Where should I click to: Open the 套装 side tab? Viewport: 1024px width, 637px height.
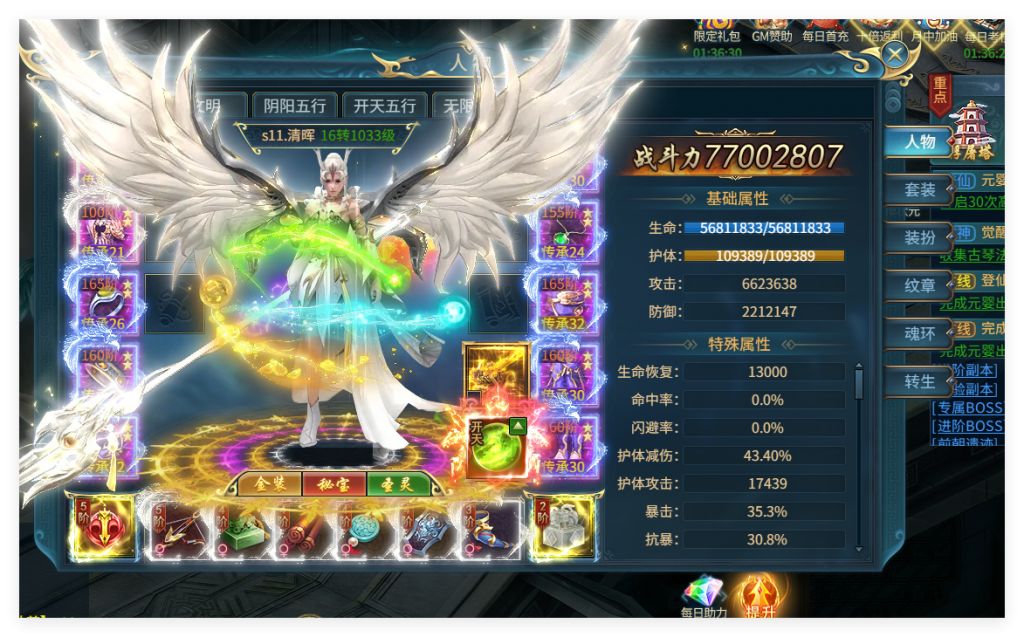click(918, 190)
